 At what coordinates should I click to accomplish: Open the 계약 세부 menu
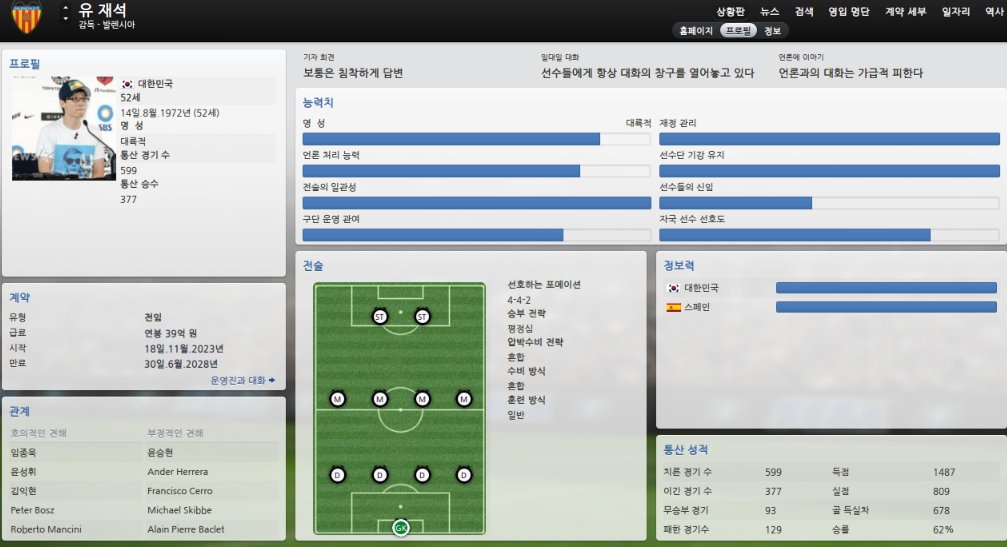[x=905, y=11]
